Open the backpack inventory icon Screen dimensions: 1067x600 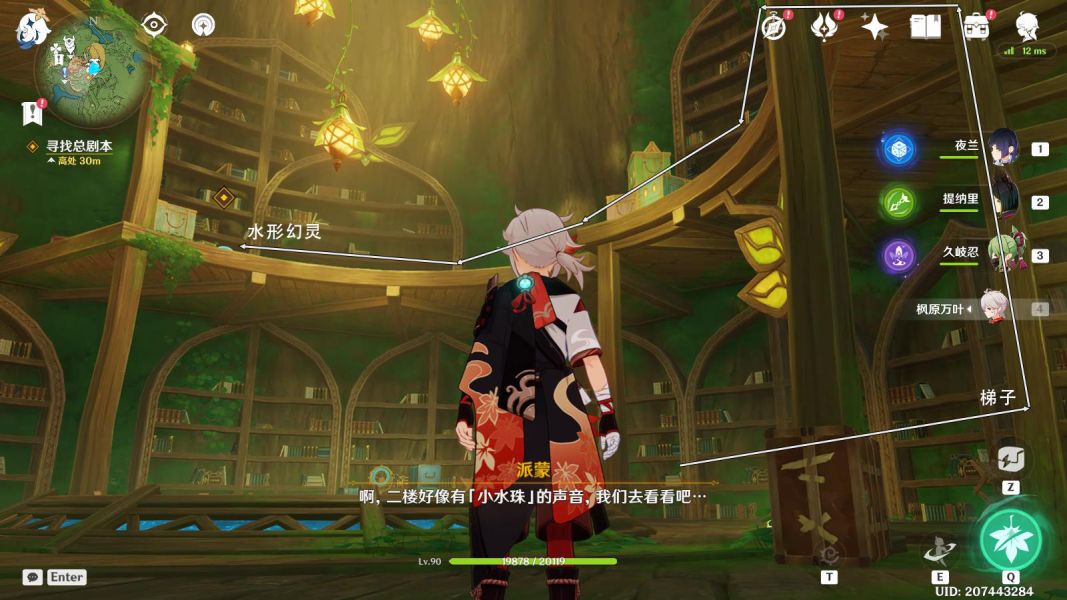click(x=976, y=27)
